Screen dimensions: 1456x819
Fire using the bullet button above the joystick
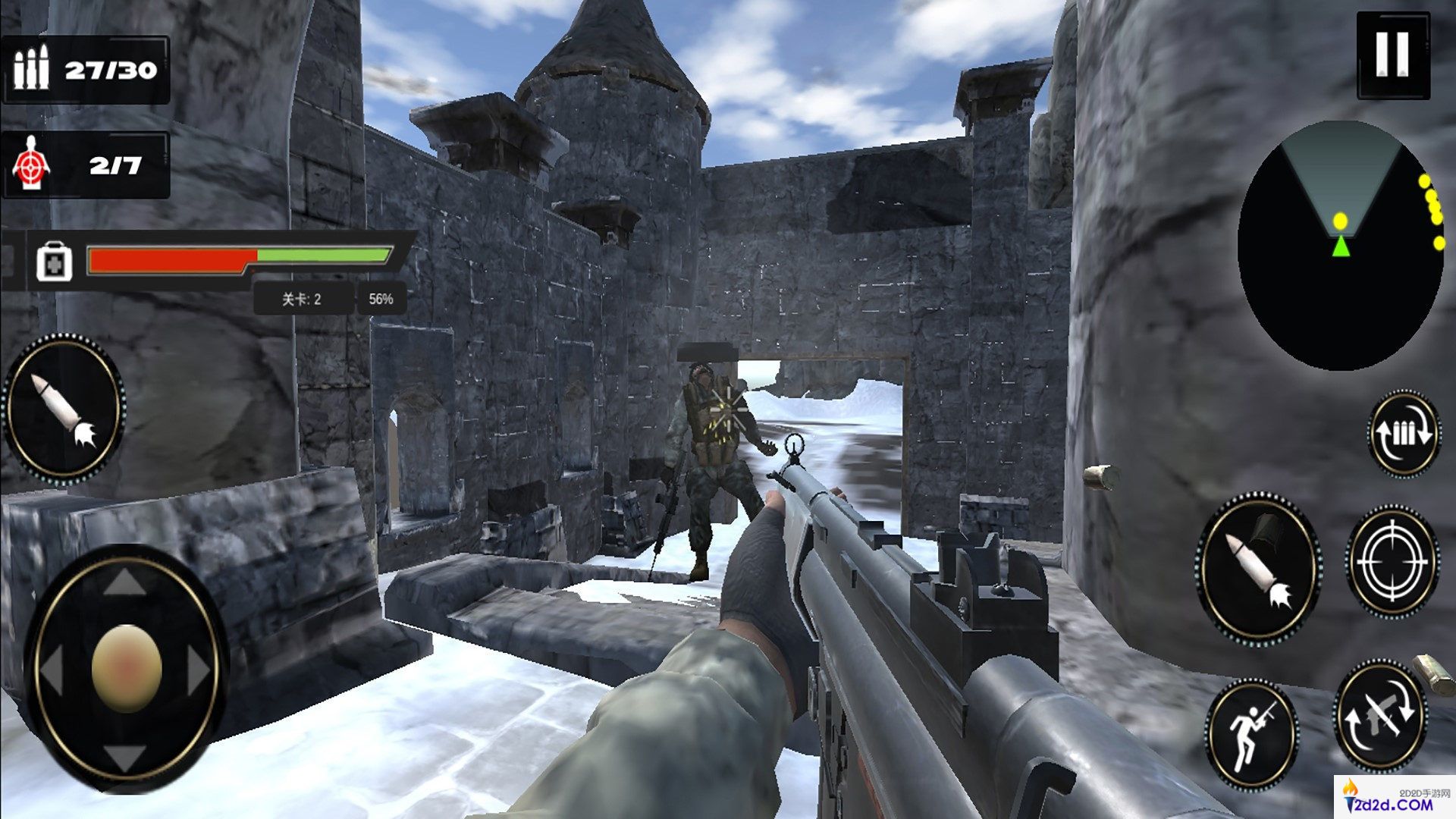point(64,407)
